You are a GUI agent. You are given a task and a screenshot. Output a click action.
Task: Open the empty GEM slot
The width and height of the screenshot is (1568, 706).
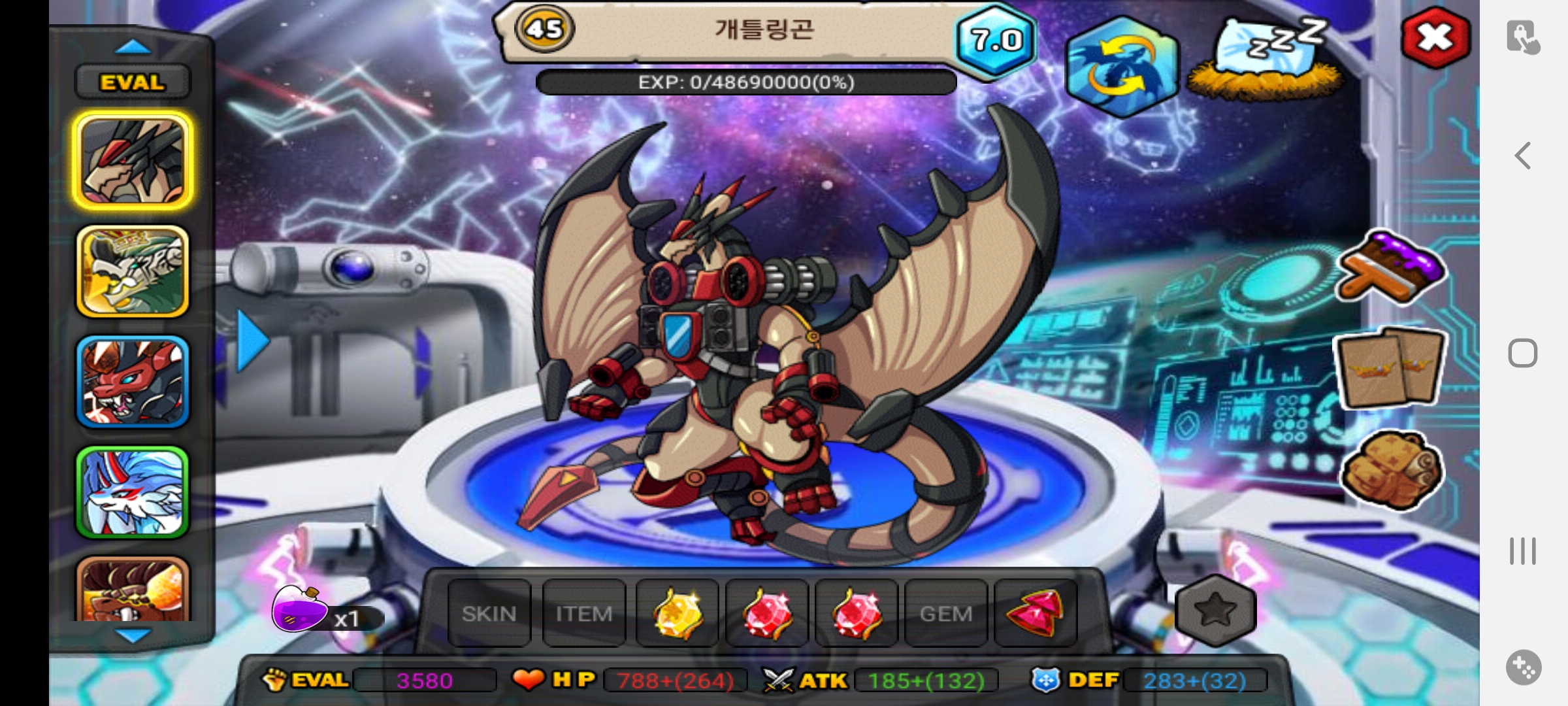tap(945, 613)
